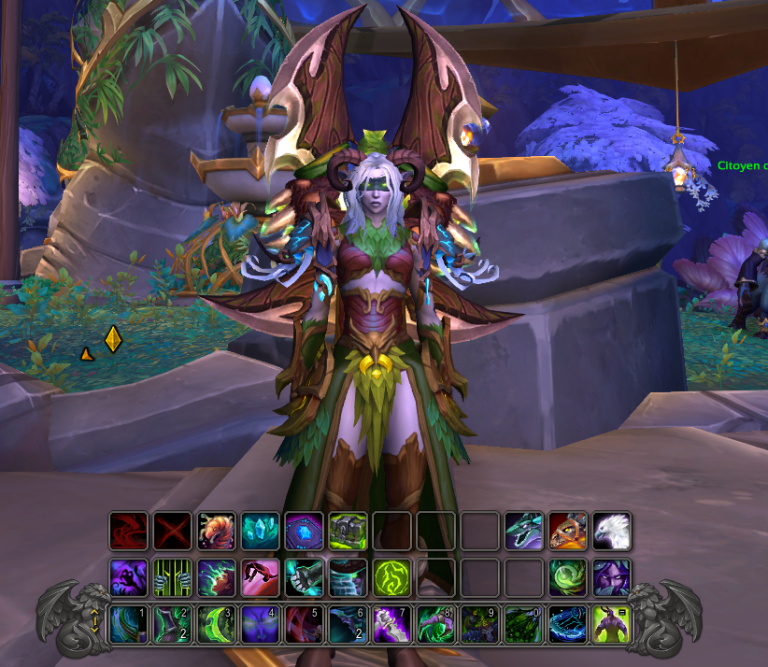This screenshot has width=768, height=667.
Task: Use the teal crystal cluster item
Action: point(260,531)
